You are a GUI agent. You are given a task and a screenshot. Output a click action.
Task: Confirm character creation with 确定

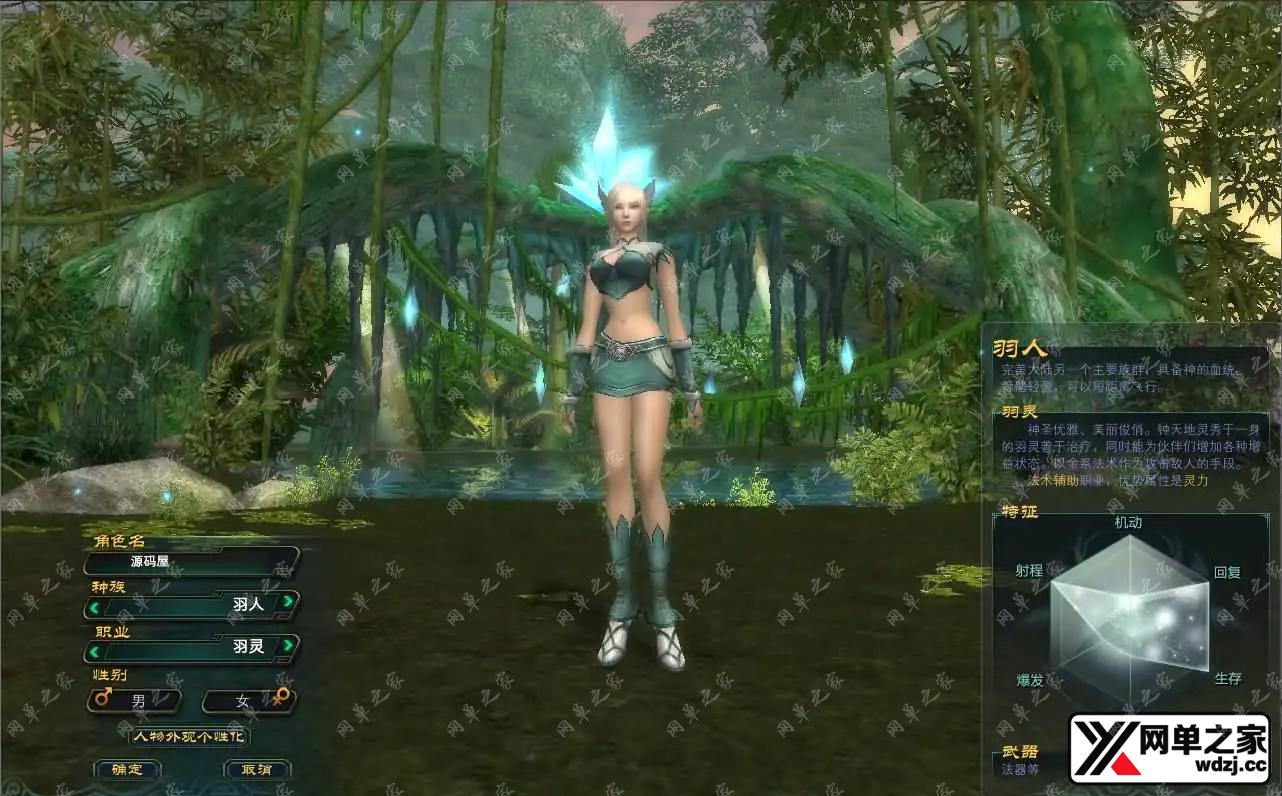pyautogui.click(x=127, y=769)
